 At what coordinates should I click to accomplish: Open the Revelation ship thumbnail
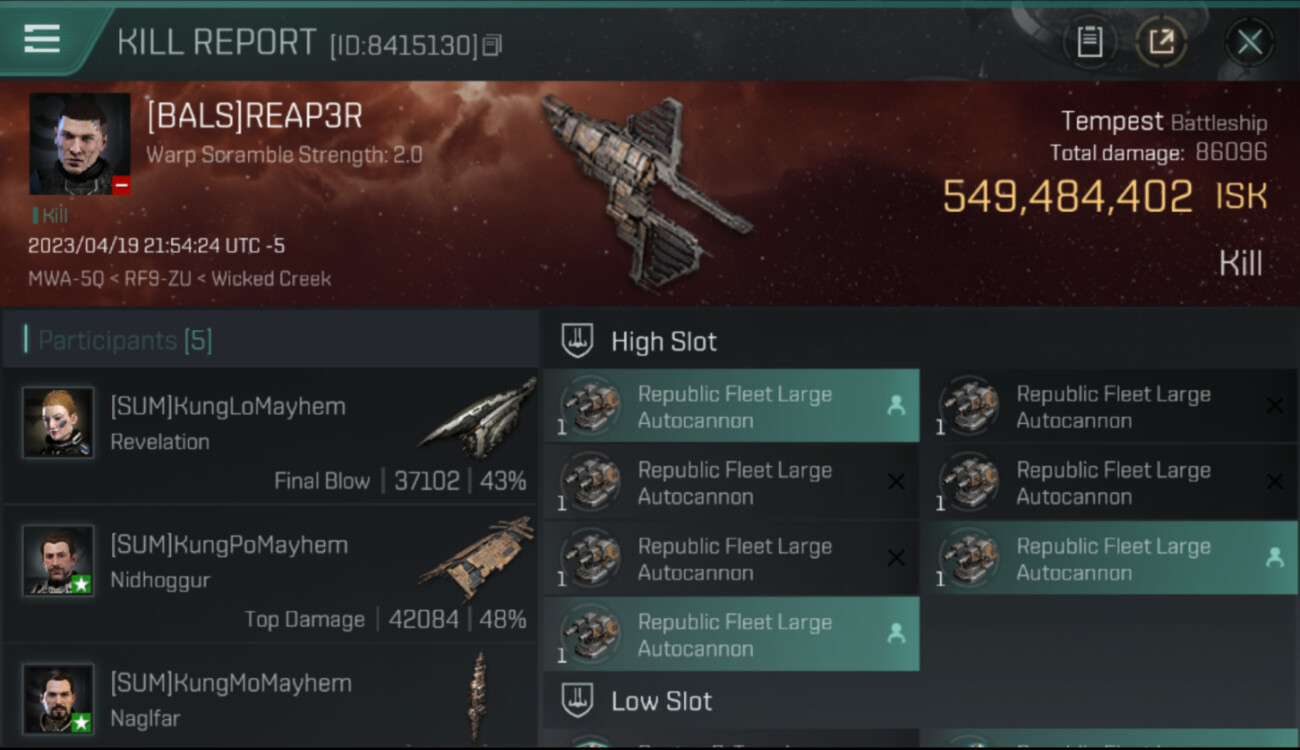(x=477, y=418)
